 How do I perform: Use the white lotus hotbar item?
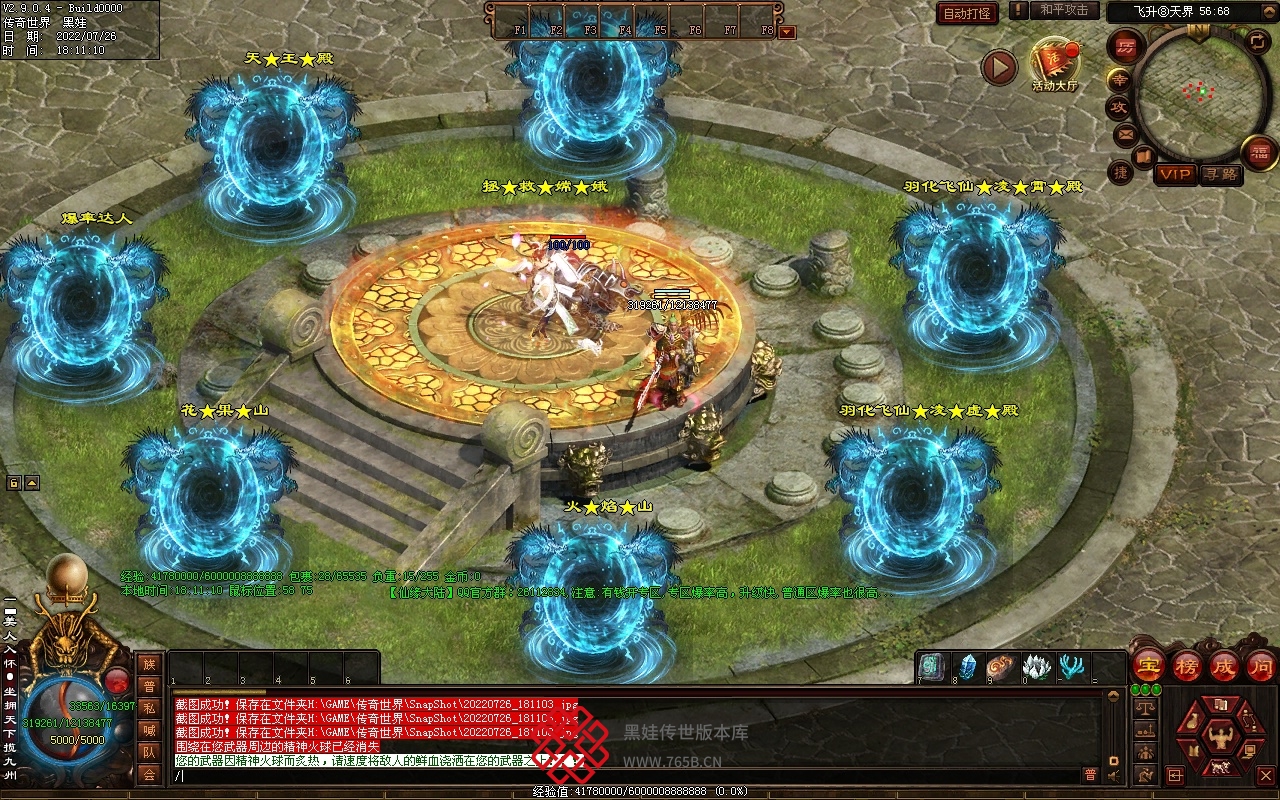[1036, 666]
